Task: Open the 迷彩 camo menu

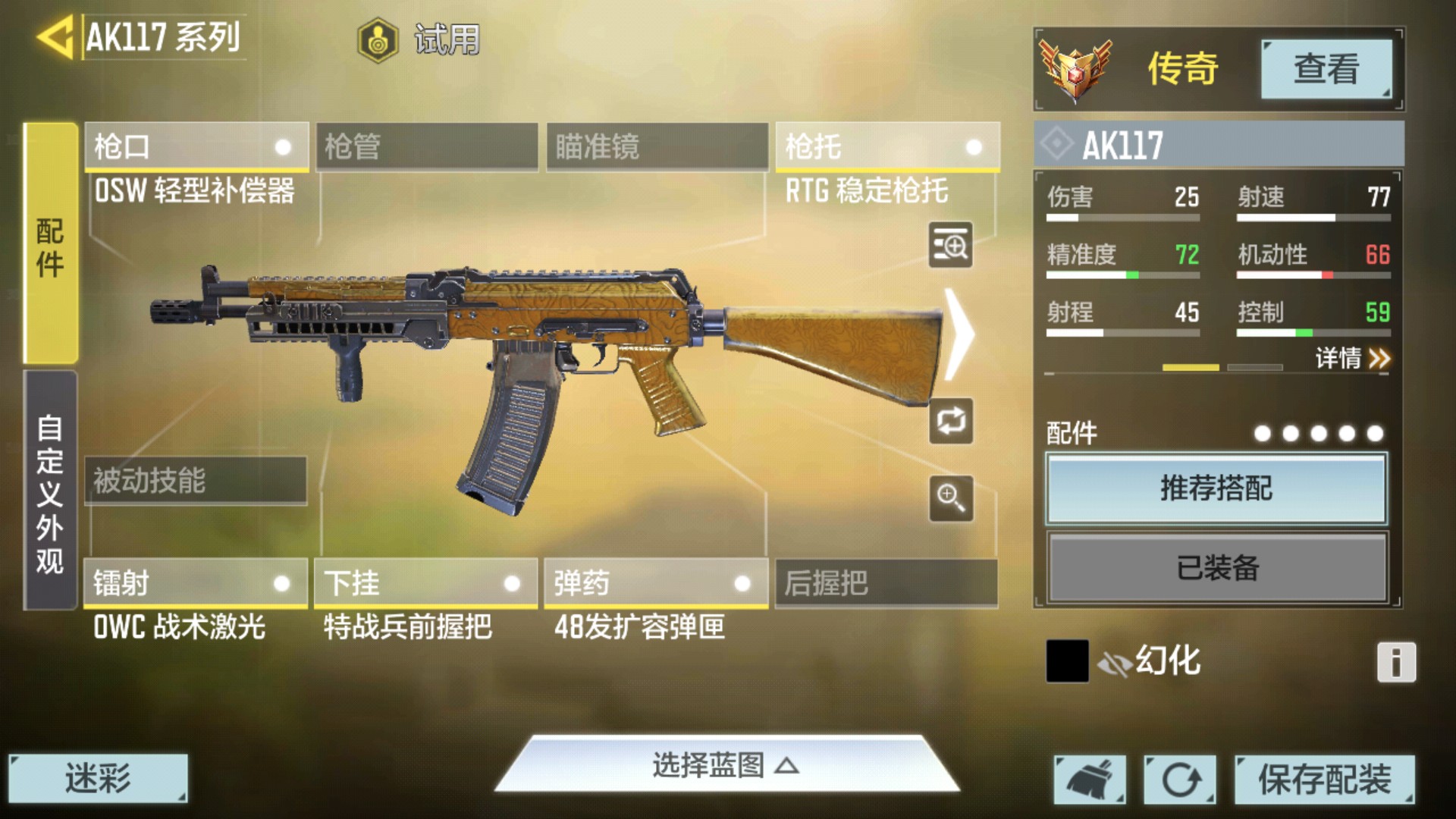Action: tap(98, 778)
